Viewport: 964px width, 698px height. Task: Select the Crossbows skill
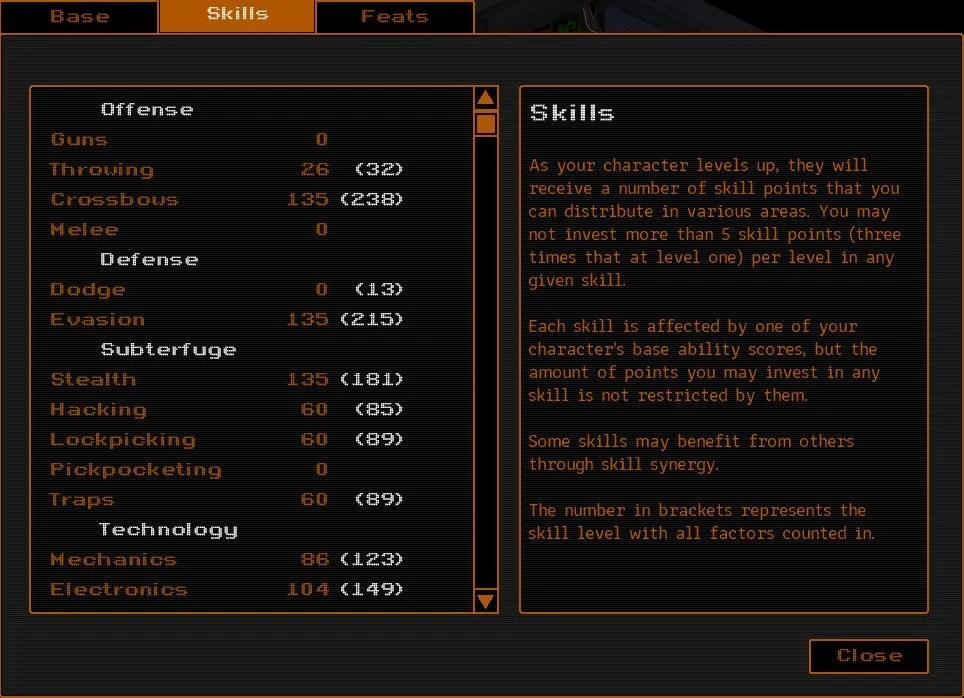coord(114,200)
